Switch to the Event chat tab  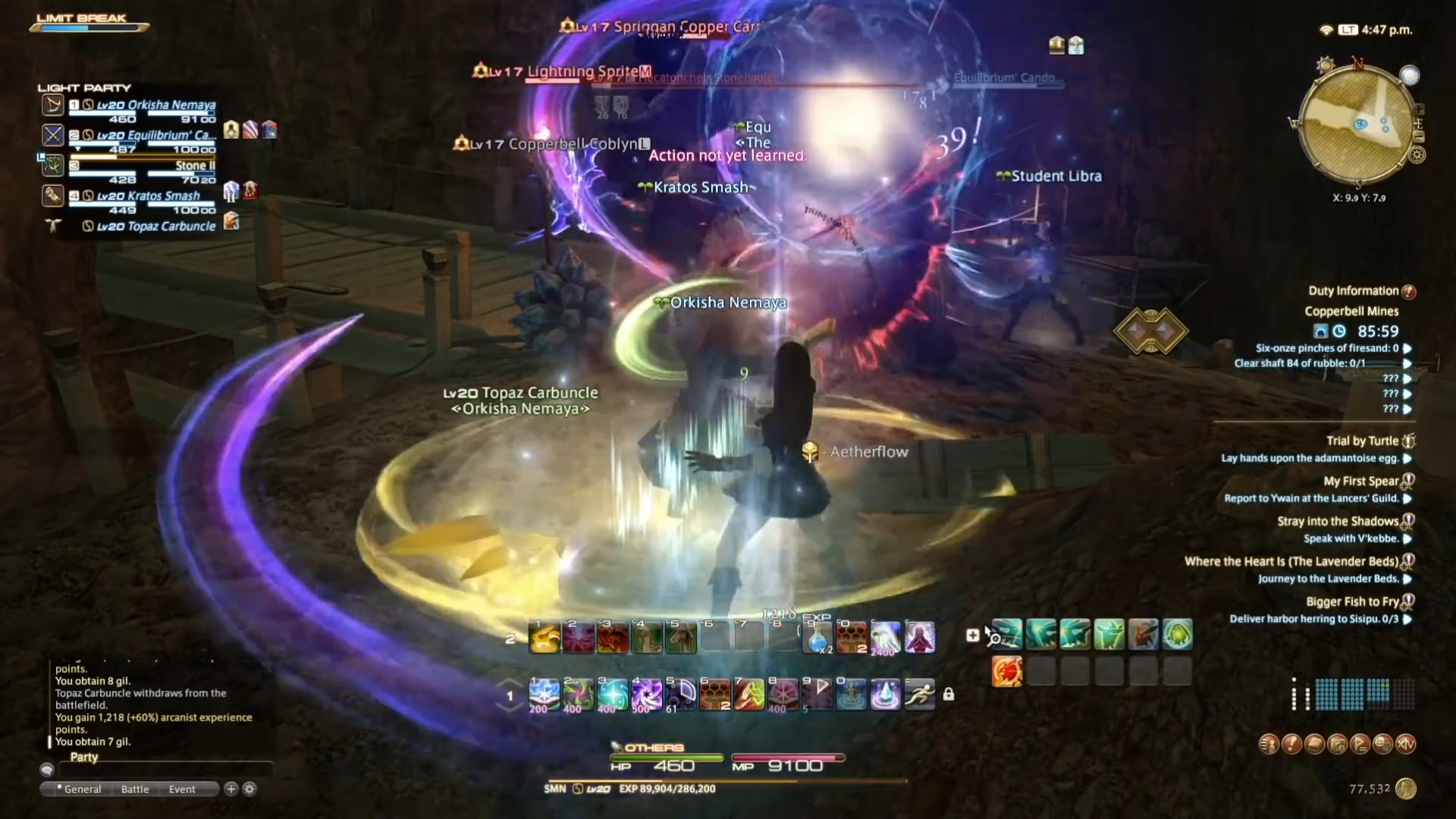coord(181,789)
